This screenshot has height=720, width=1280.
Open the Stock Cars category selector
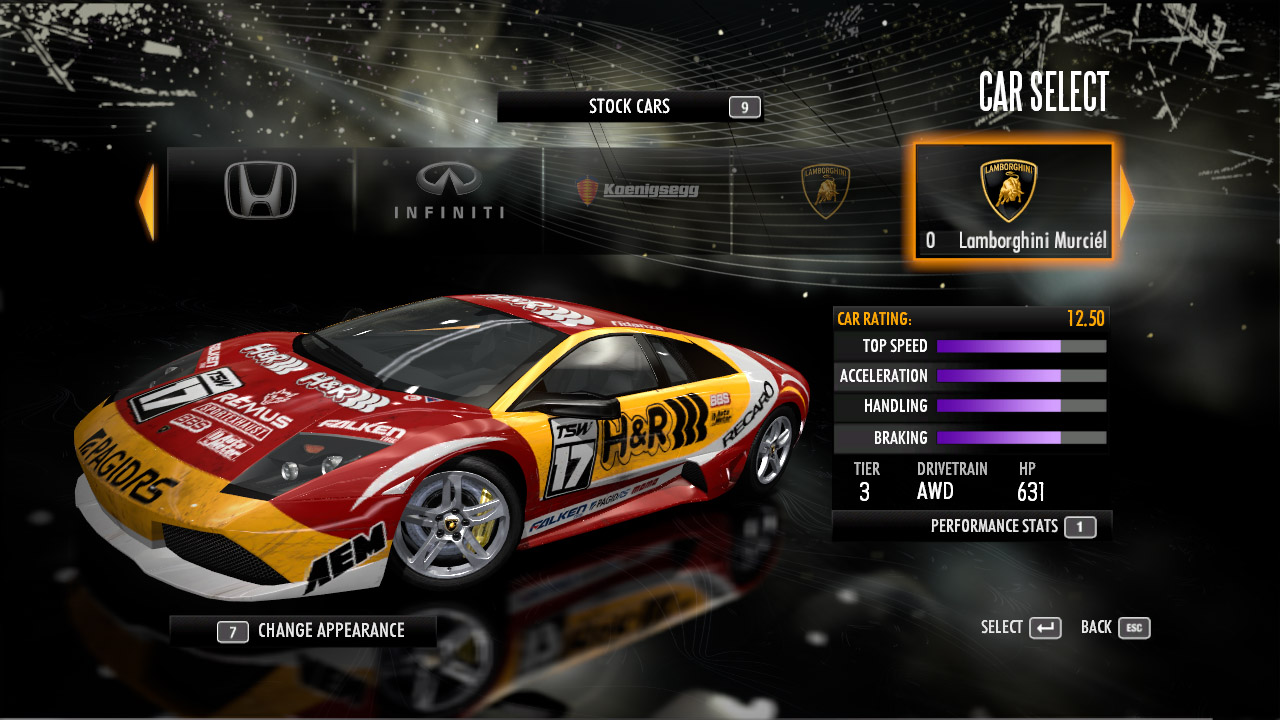coord(629,107)
